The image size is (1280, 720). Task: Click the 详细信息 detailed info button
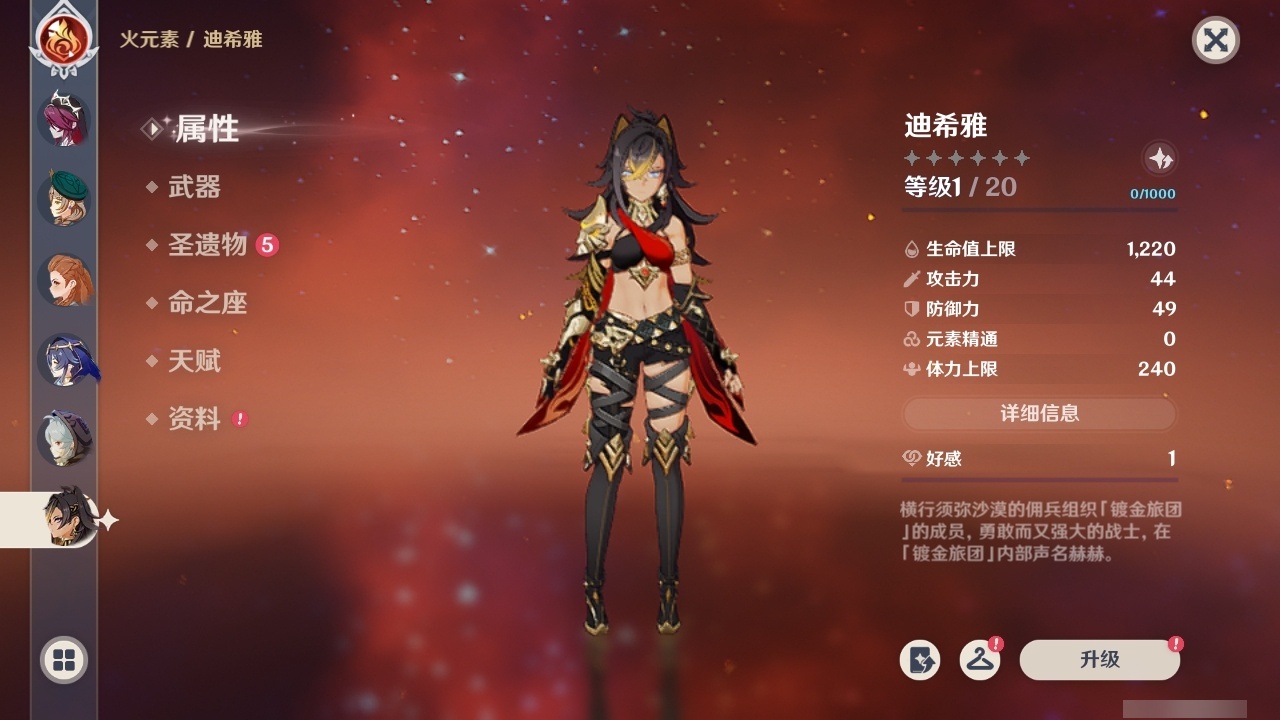[1040, 414]
